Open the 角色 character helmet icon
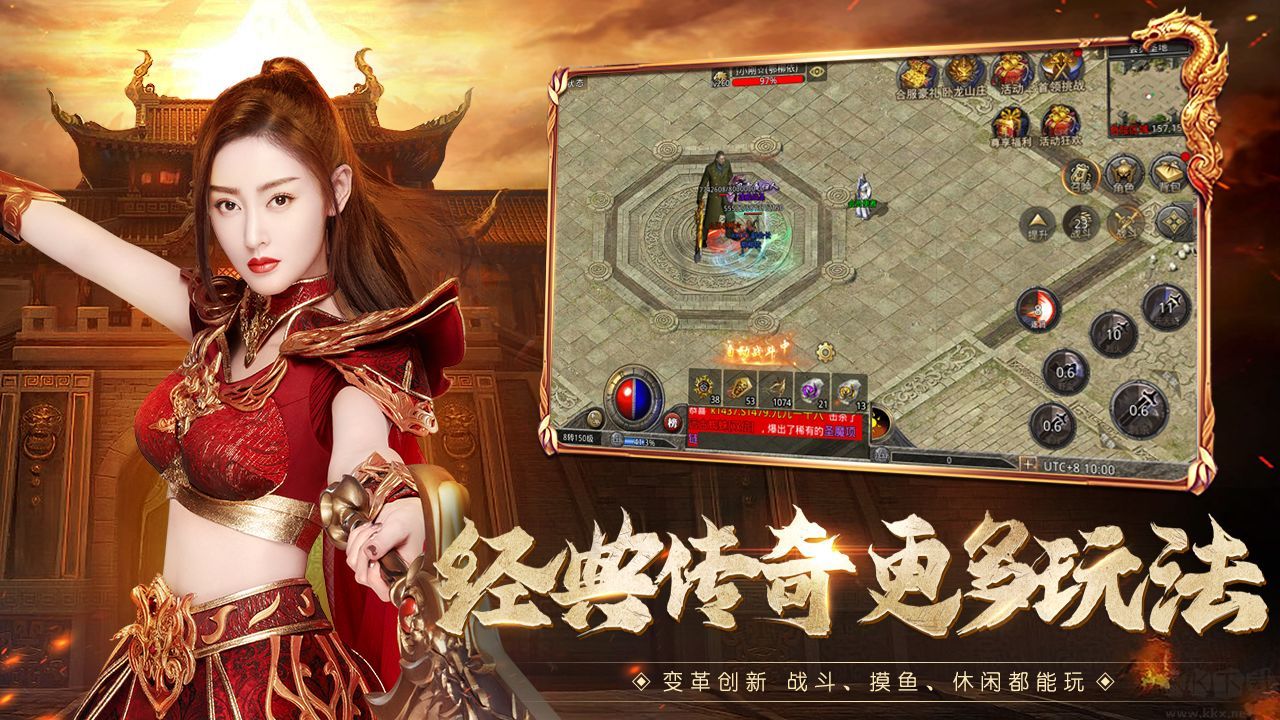This screenshot has height=720, width=1280. click(1124, 172)
